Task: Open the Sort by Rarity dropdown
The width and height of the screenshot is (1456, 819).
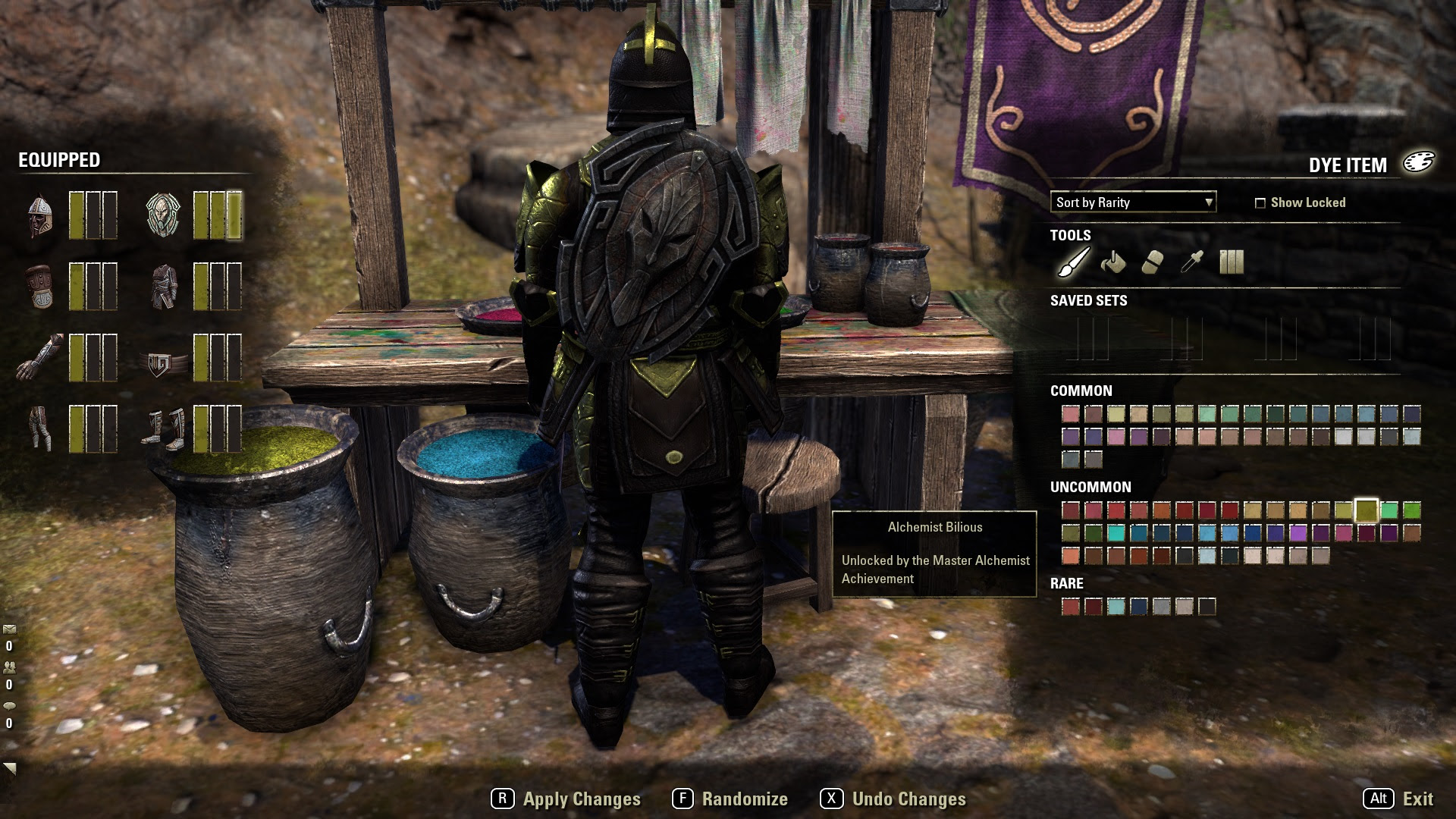Action: coord(1133,202)
